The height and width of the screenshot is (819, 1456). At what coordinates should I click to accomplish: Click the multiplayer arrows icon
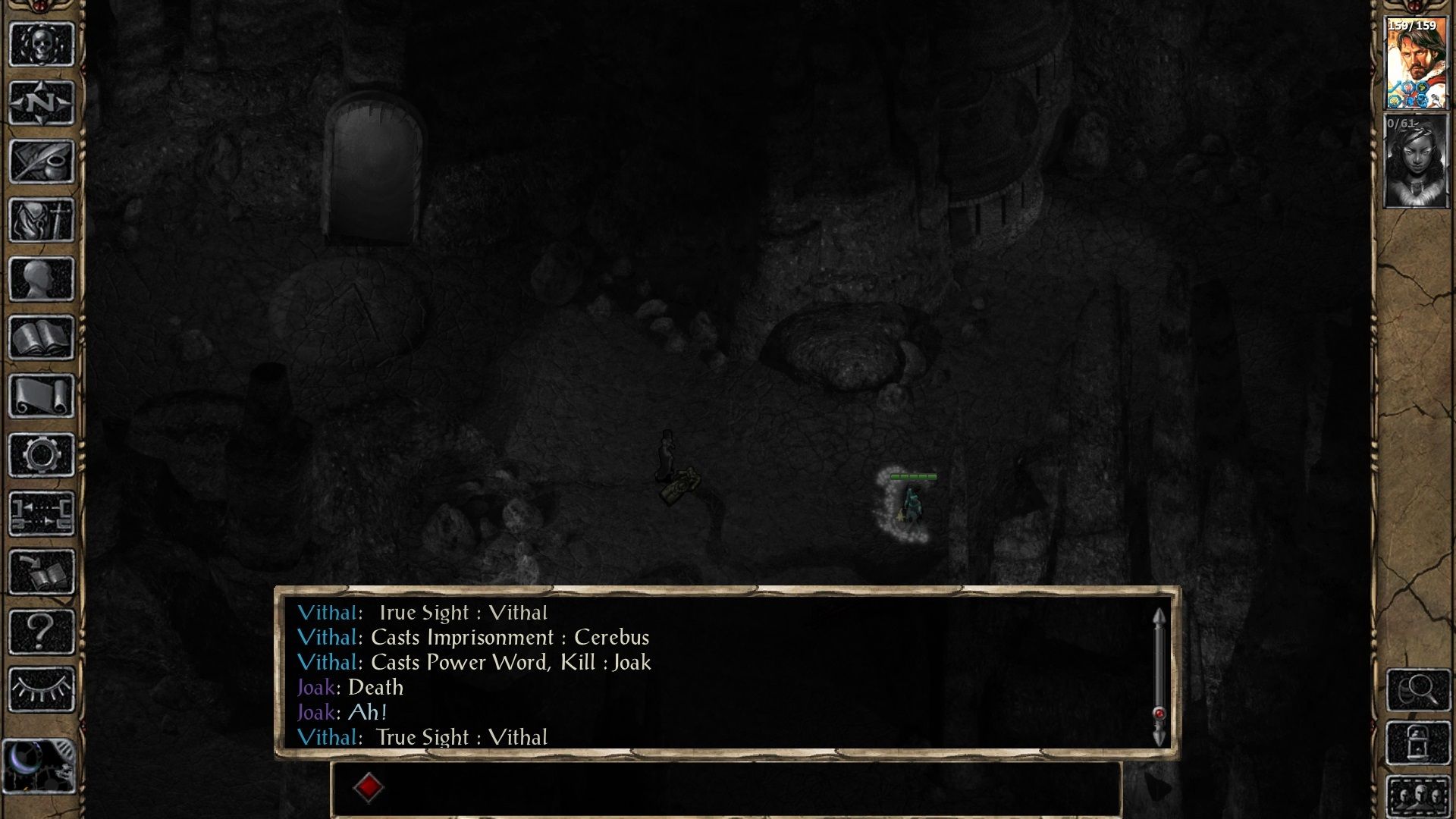click(x=42, y=513)
